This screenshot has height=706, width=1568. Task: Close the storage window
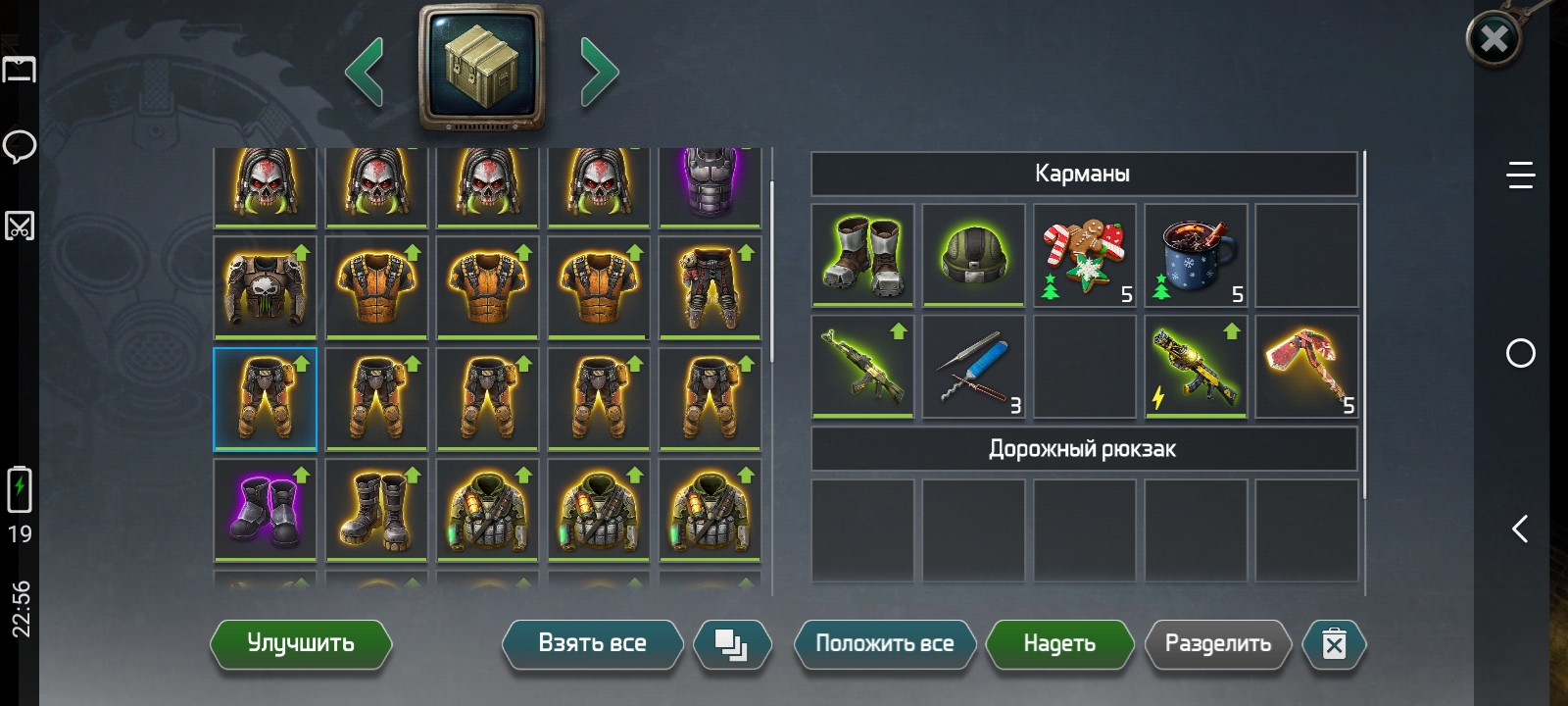tap(1494, 39)
